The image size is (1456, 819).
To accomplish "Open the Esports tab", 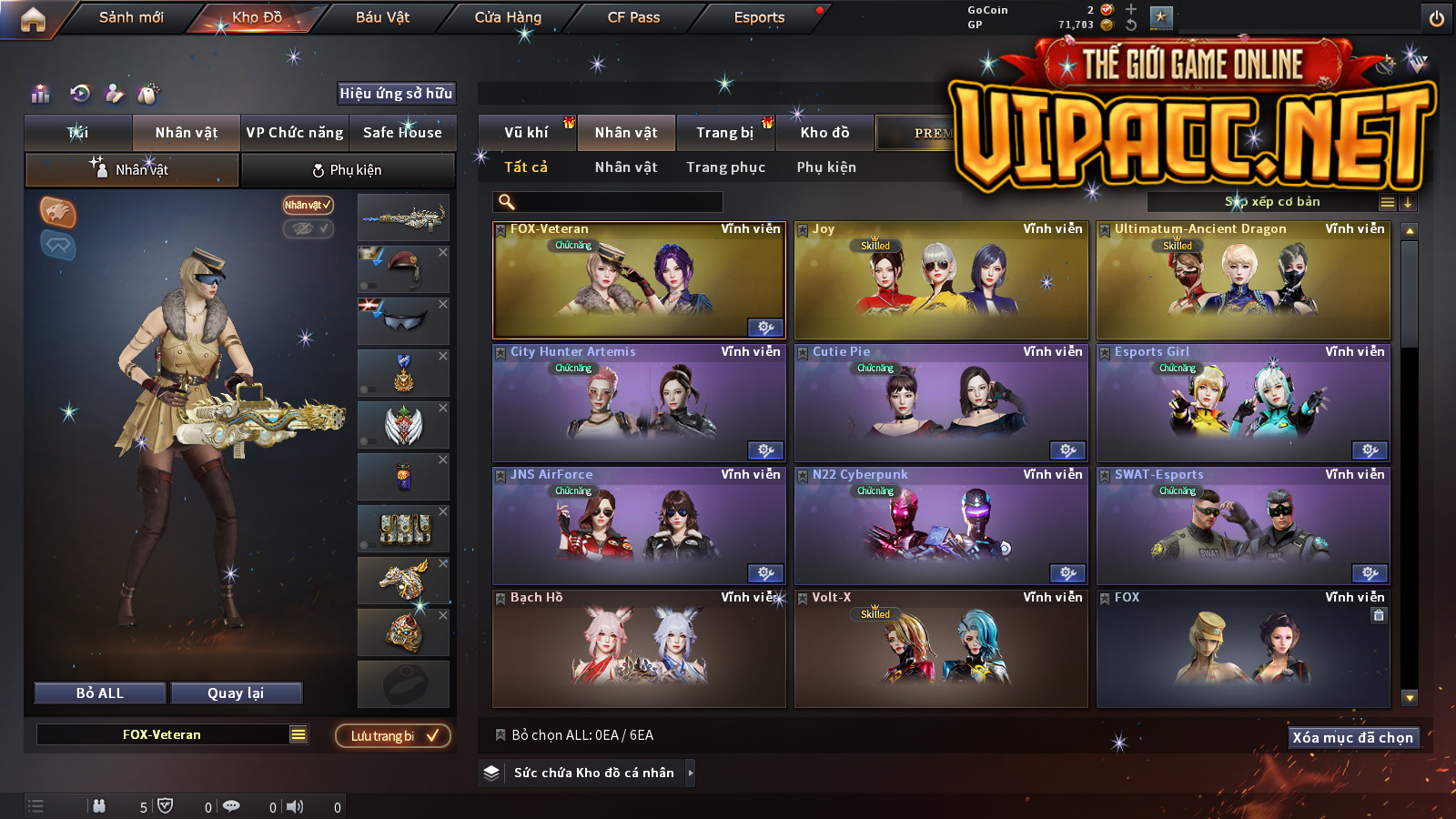I will tap(759, 17).
